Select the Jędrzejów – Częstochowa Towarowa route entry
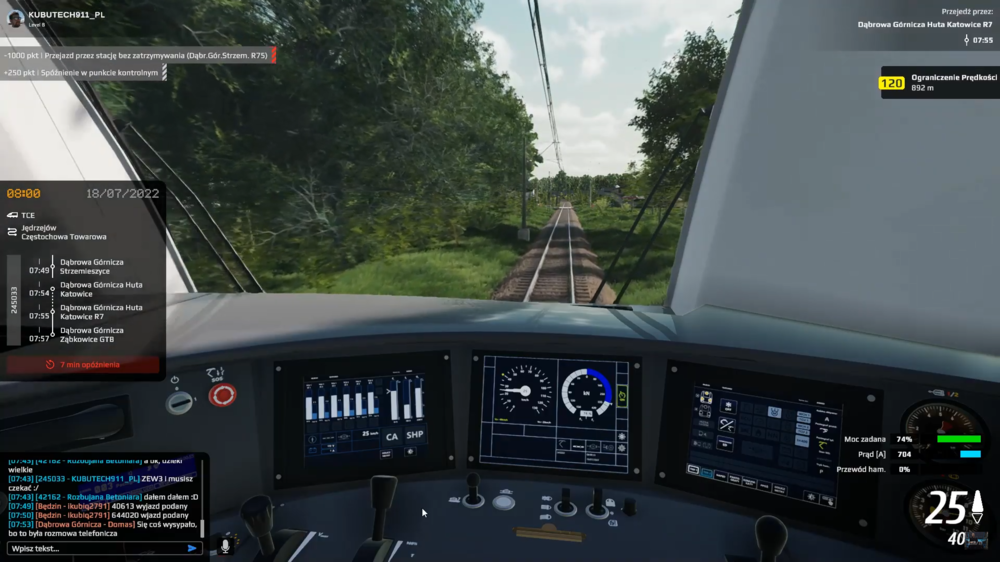Screen dimensions: 1000x562 (63, 233)
